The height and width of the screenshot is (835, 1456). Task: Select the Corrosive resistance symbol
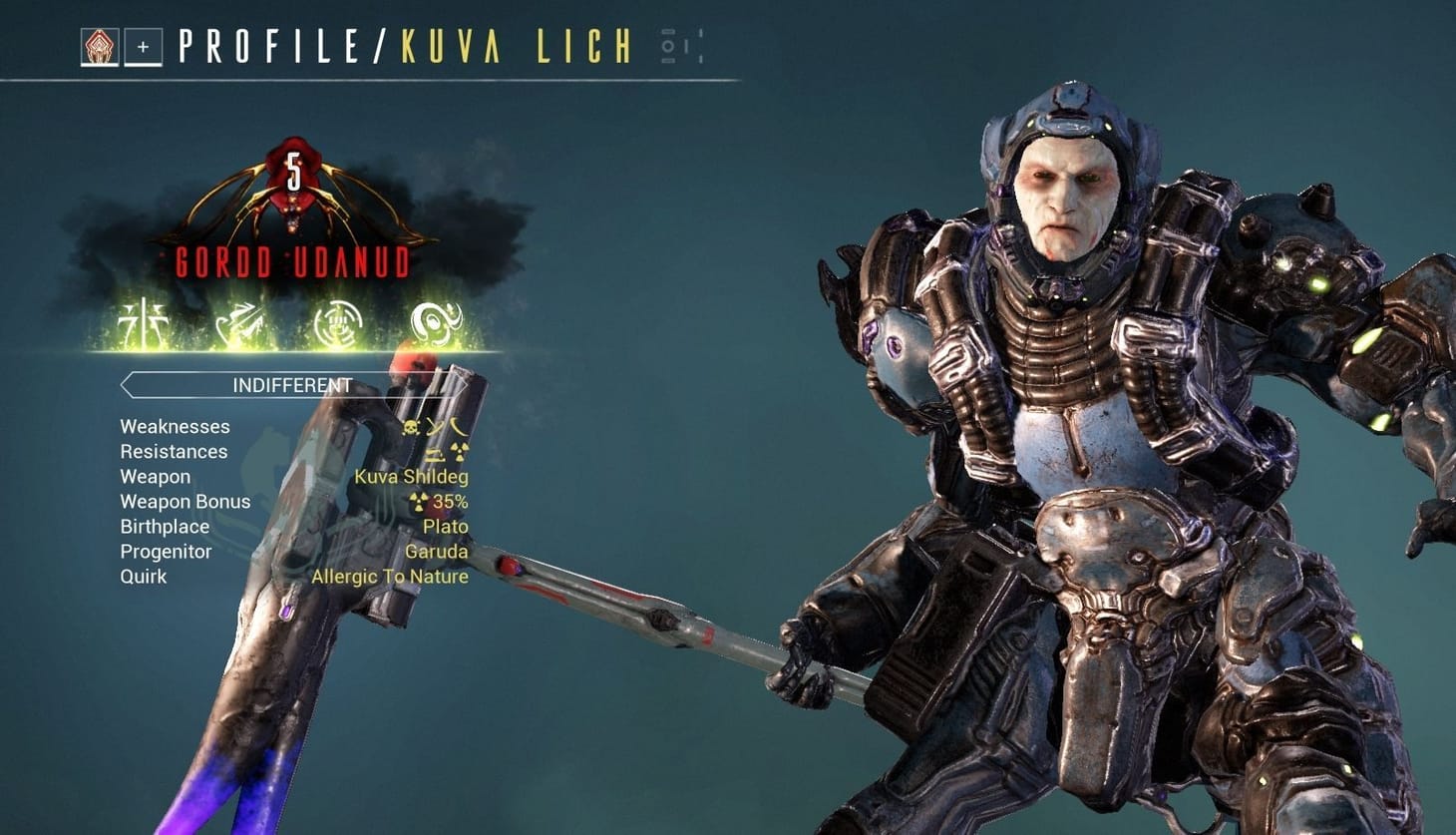(x=436, y=452)
